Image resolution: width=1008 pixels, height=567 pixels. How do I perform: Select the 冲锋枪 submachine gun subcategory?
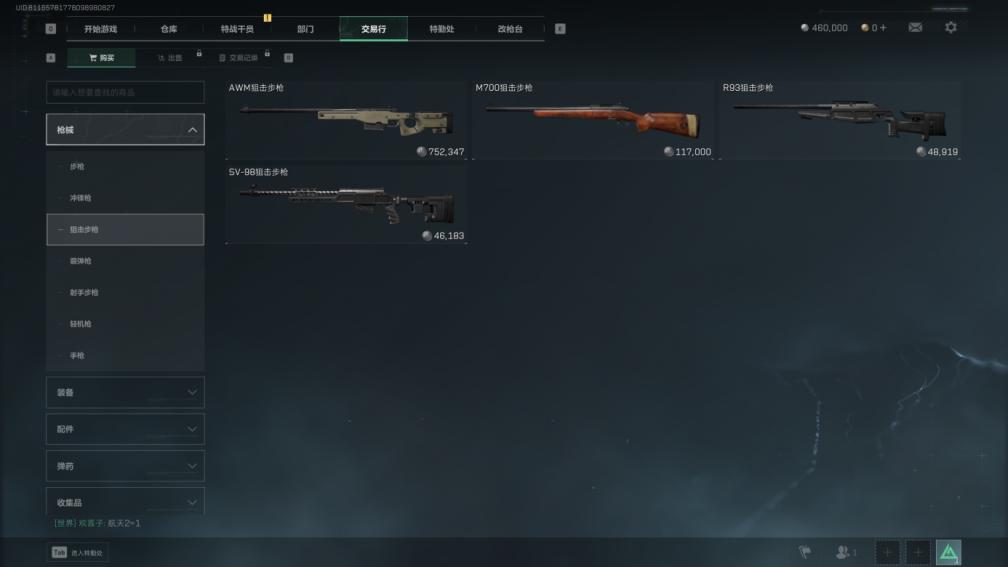(x=125, y=198)
